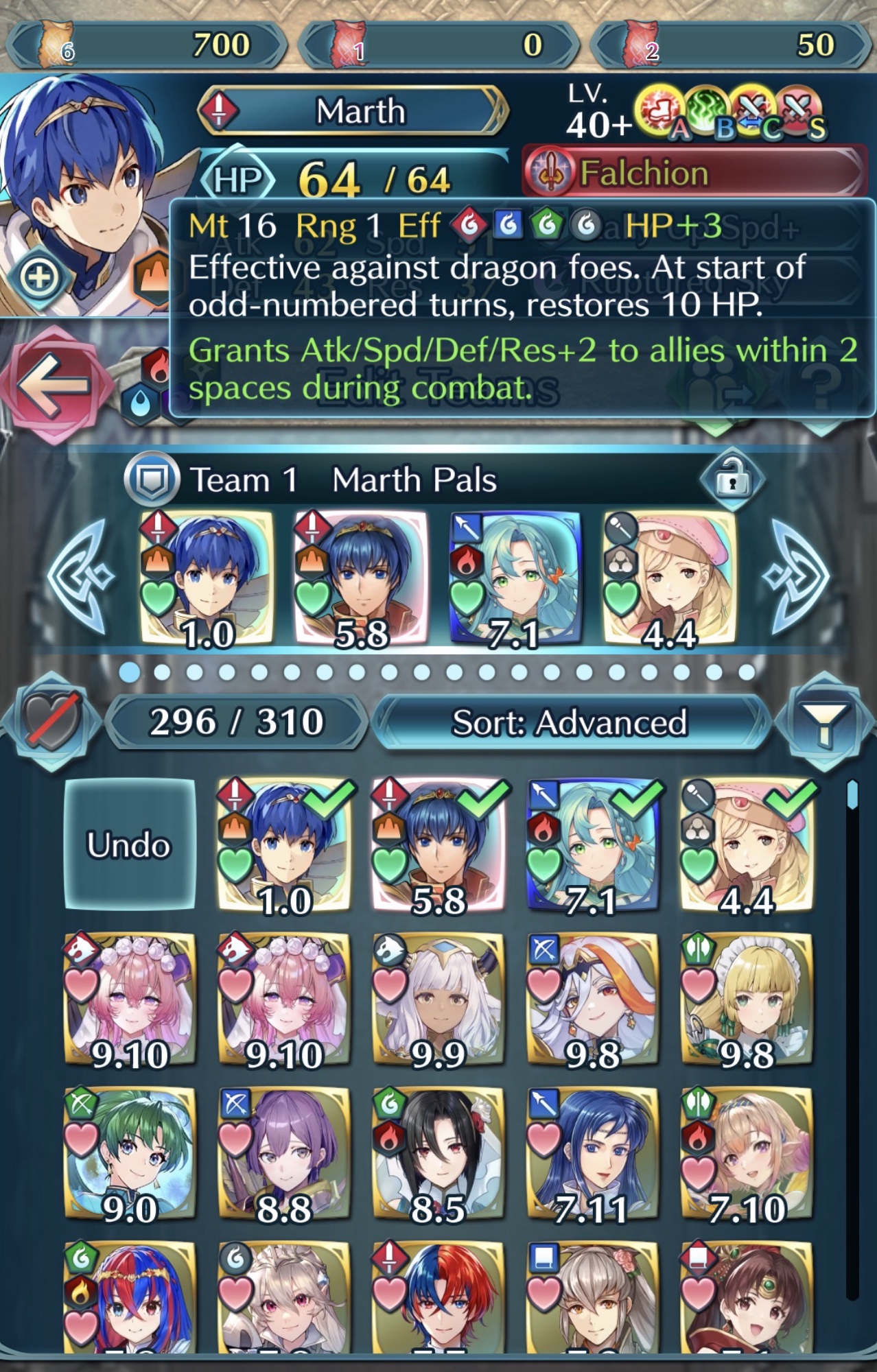Viewport: 877px width, 1372px height.
Task: Tap the Team 1 shield icon
Action: click(x=151, y=479)
